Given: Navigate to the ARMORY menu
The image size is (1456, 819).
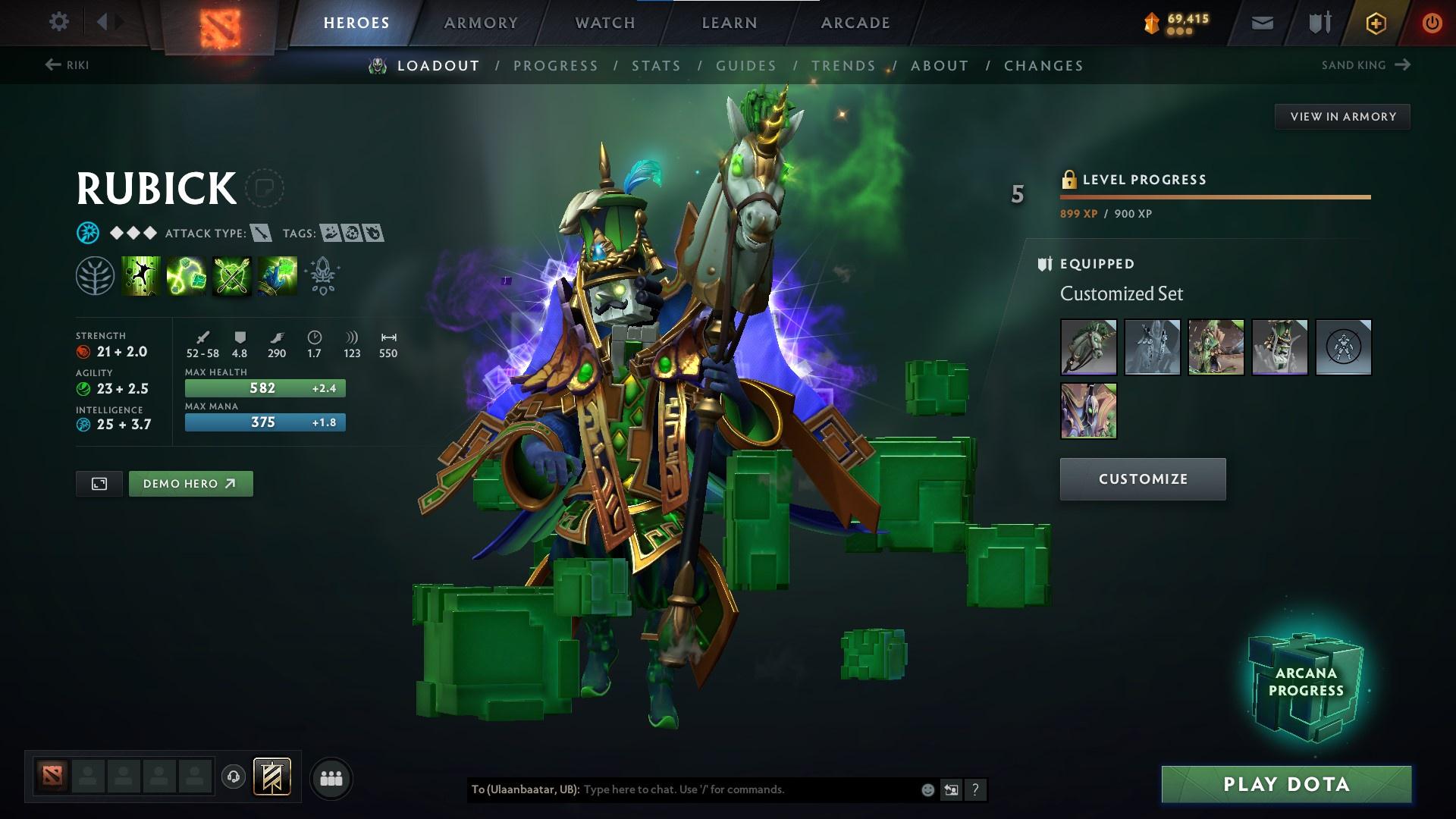Looking at the screenshot, I should pos(481,23).
